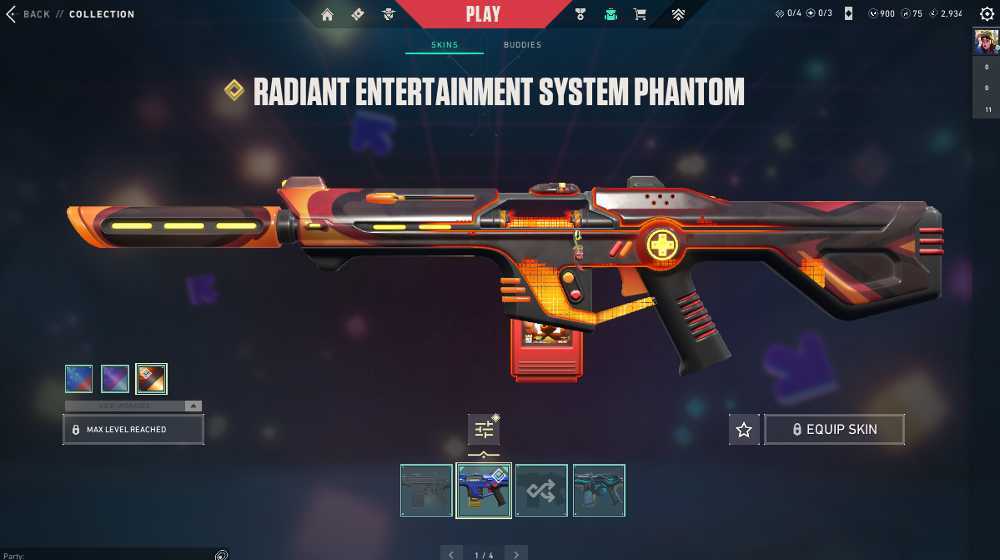Image resolution: width=1000 pixels, height=560 pixels.
Task: Start matchmaking with the PLAY button
Action: [483, 14]
